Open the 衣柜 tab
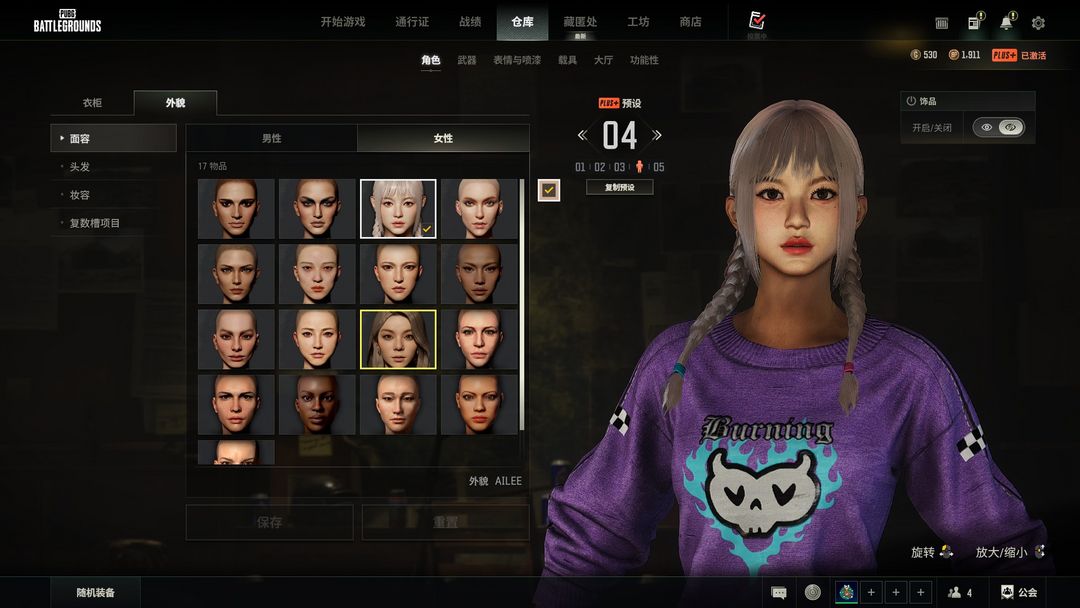This screenshot has width=1080, height=608. coord(92,103)
